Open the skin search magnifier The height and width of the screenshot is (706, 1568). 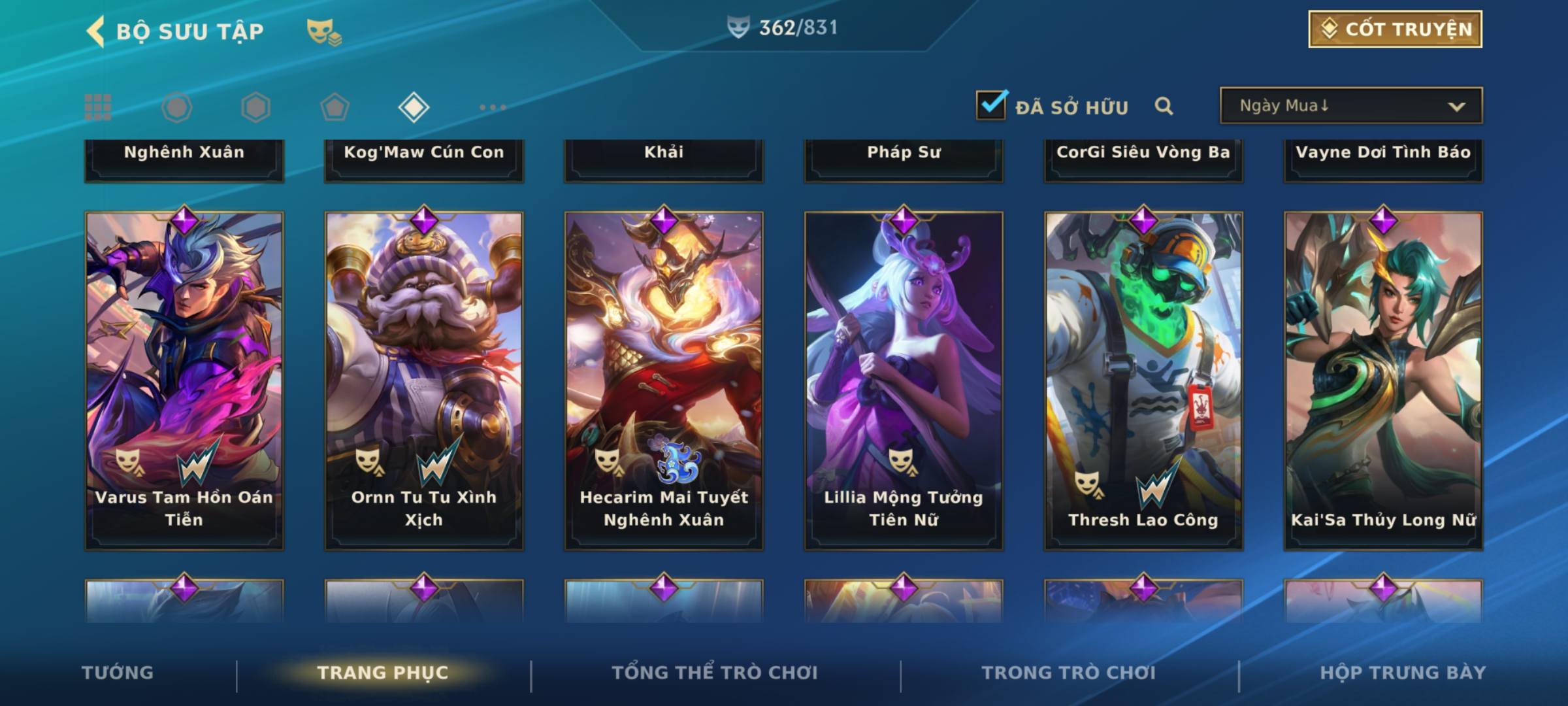point(1164,106)
